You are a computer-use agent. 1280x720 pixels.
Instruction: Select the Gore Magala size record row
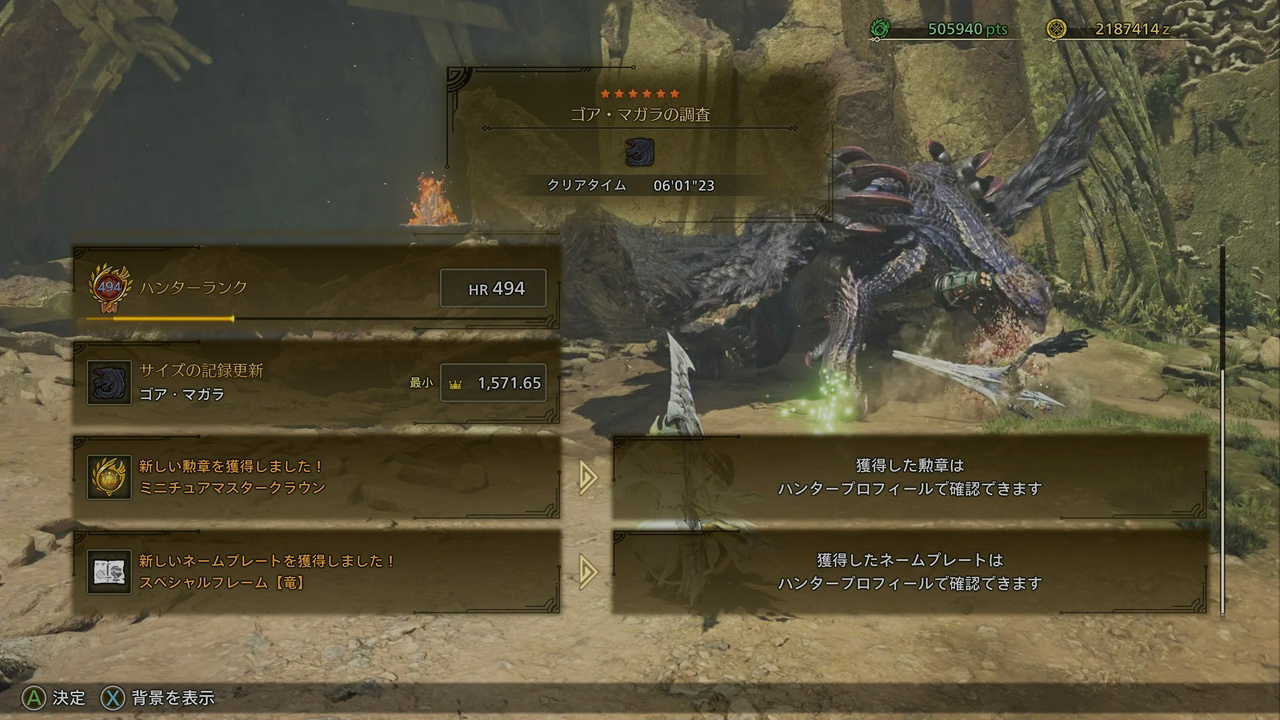[x=316, y=382]
